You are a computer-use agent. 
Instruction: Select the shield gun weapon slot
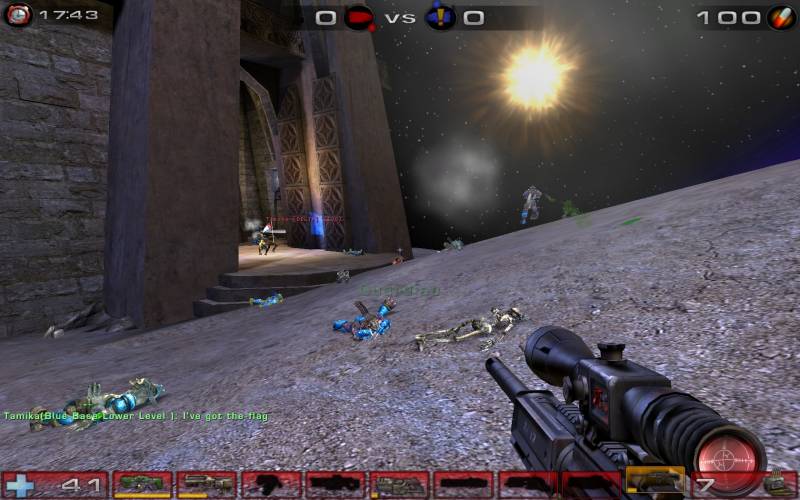pyautogui.click(x=142, y=484)
